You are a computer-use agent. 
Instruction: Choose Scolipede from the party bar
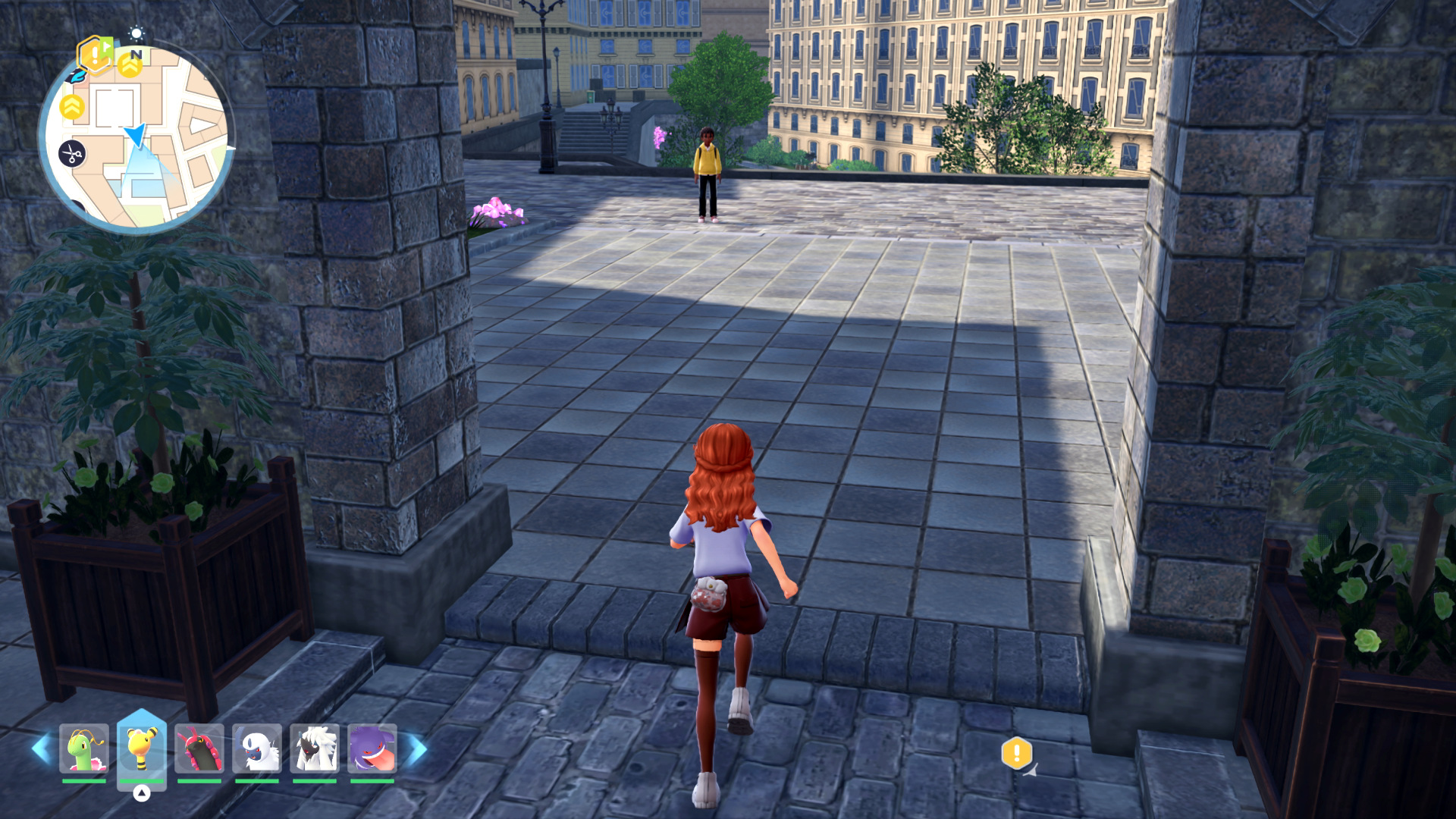tap(199, 748)
